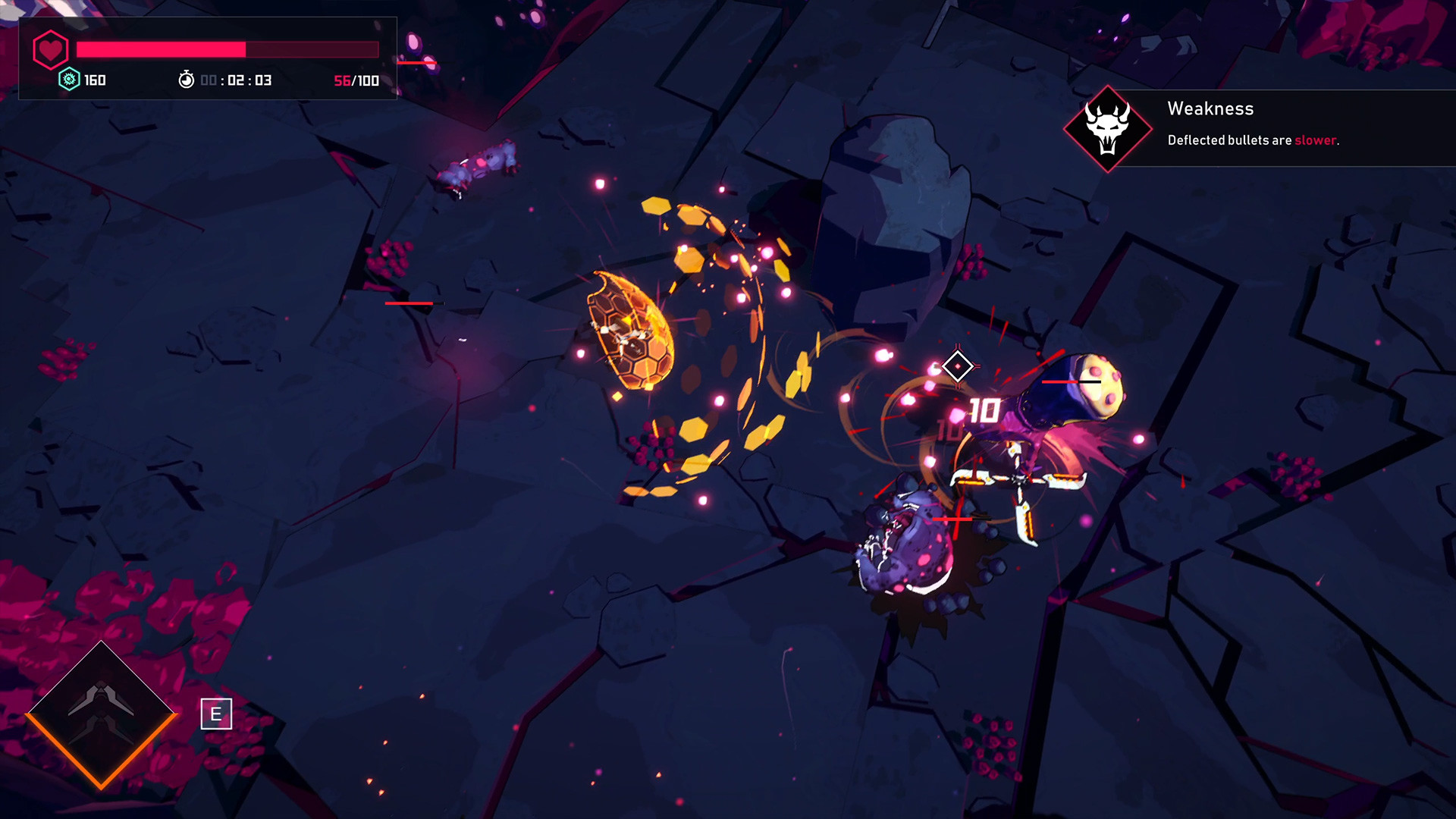Open the Weakness title entry
Screen dimensions: 1456x819
[1210, 108]
